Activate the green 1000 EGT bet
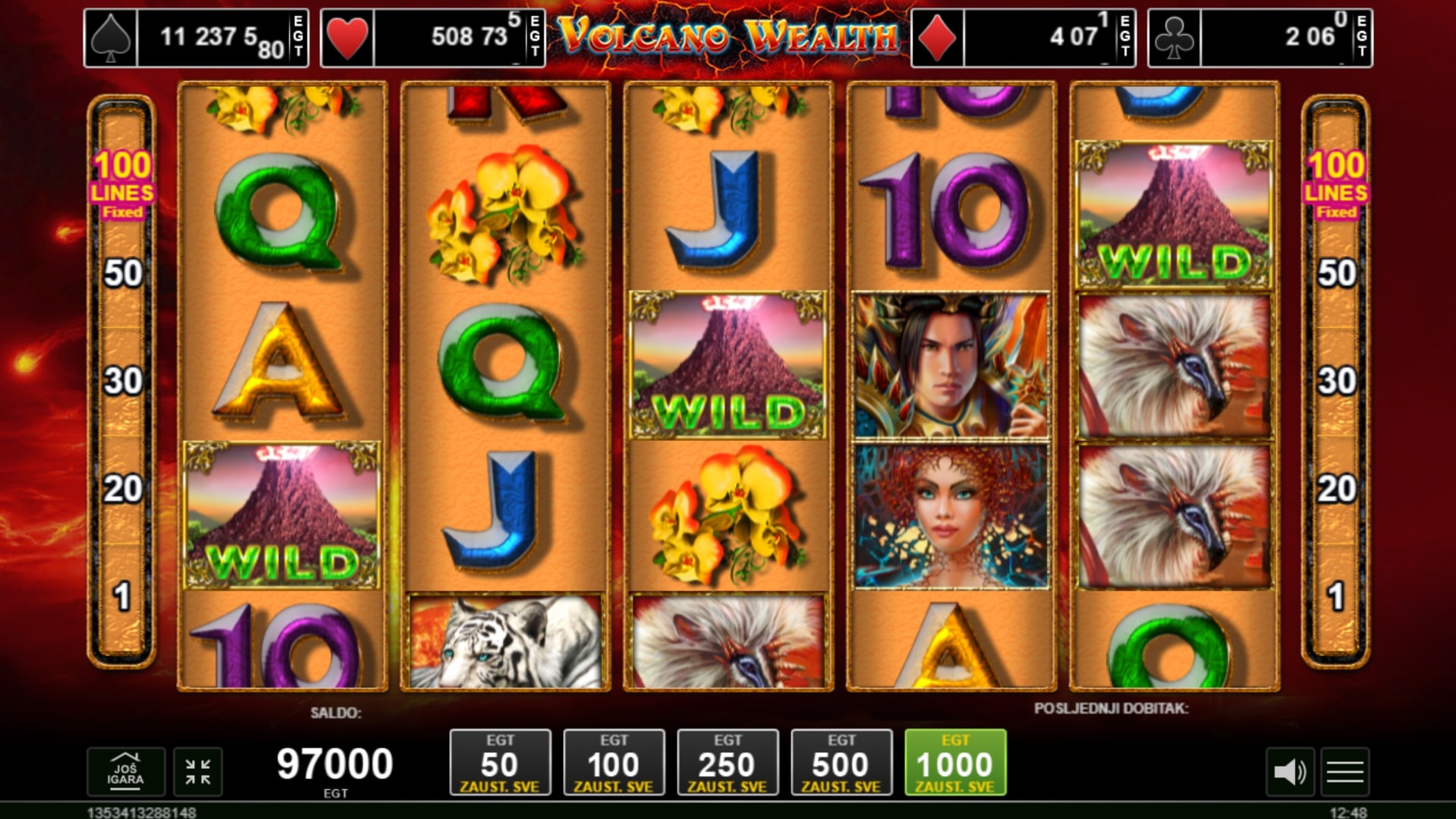 [955, 762]
